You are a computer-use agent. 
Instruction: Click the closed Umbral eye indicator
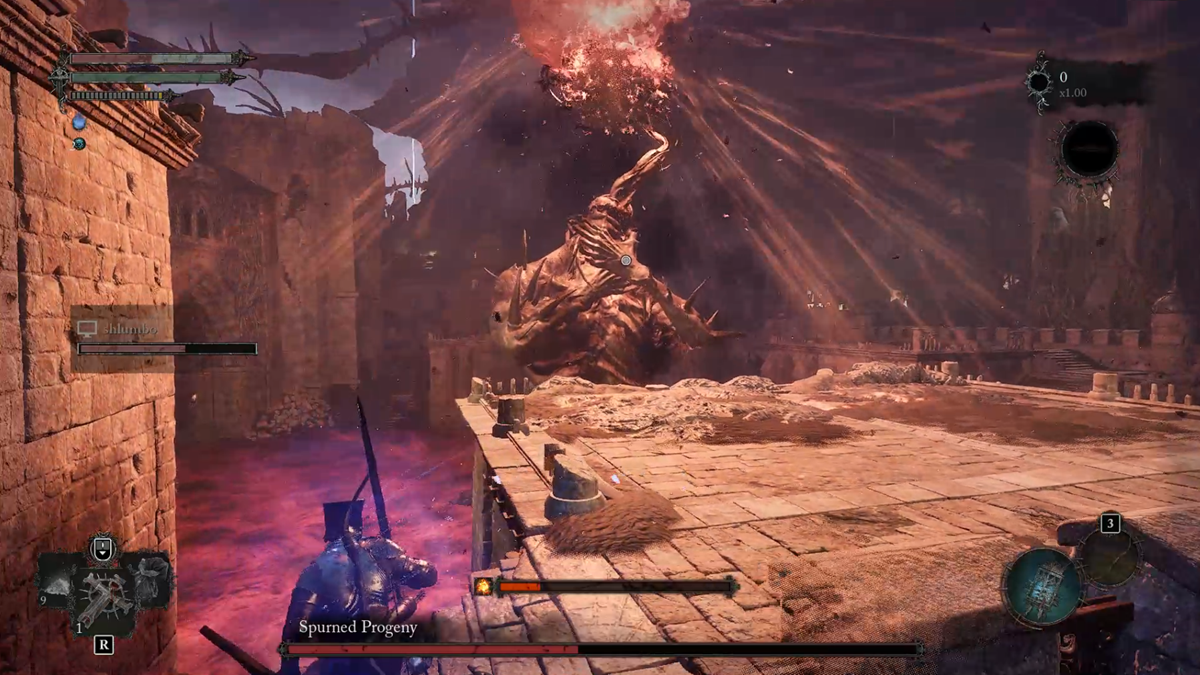pos(1089,151)
